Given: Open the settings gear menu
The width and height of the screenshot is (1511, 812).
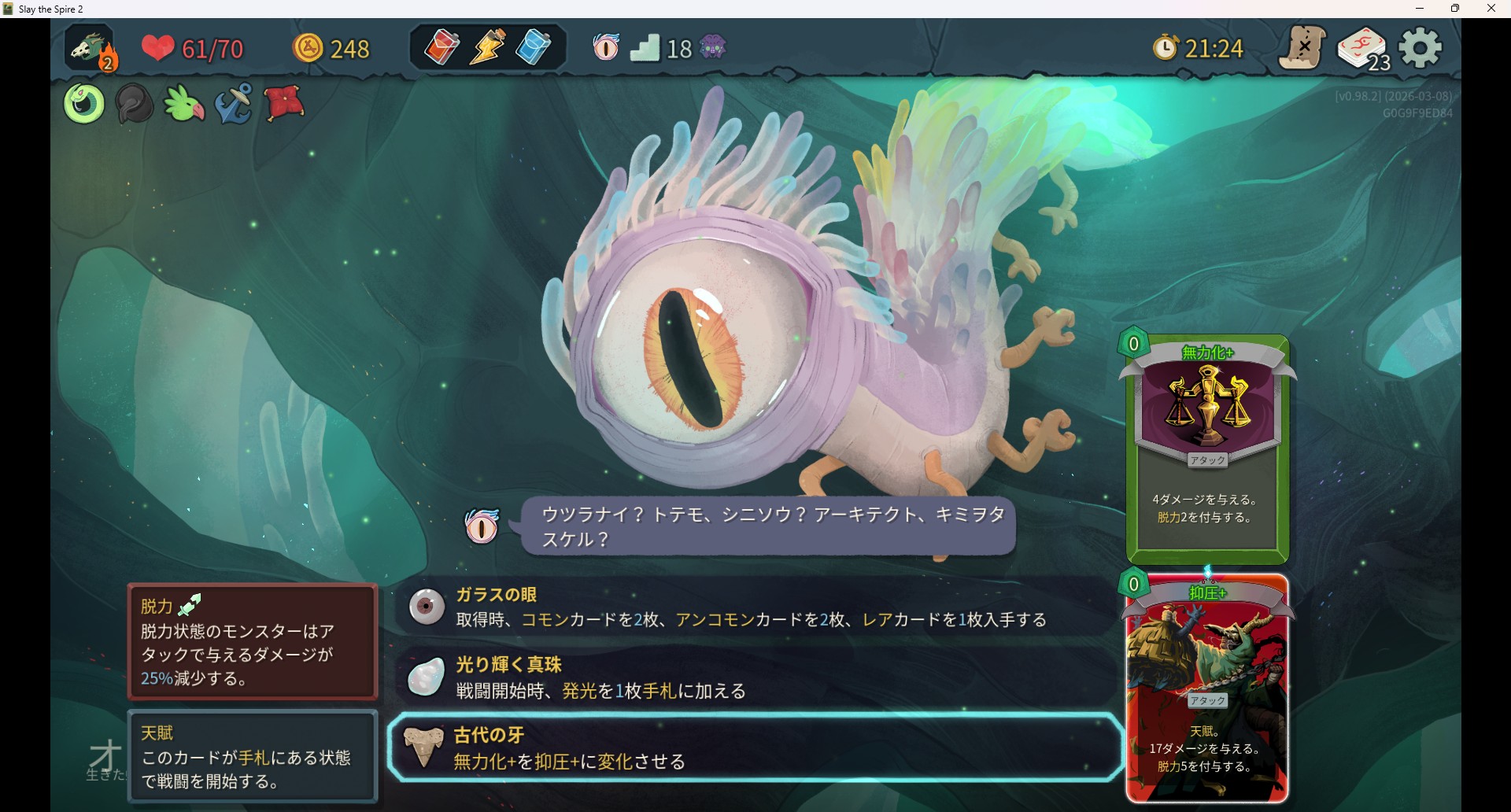Looking at the screenshot, I should (1420, 49).
